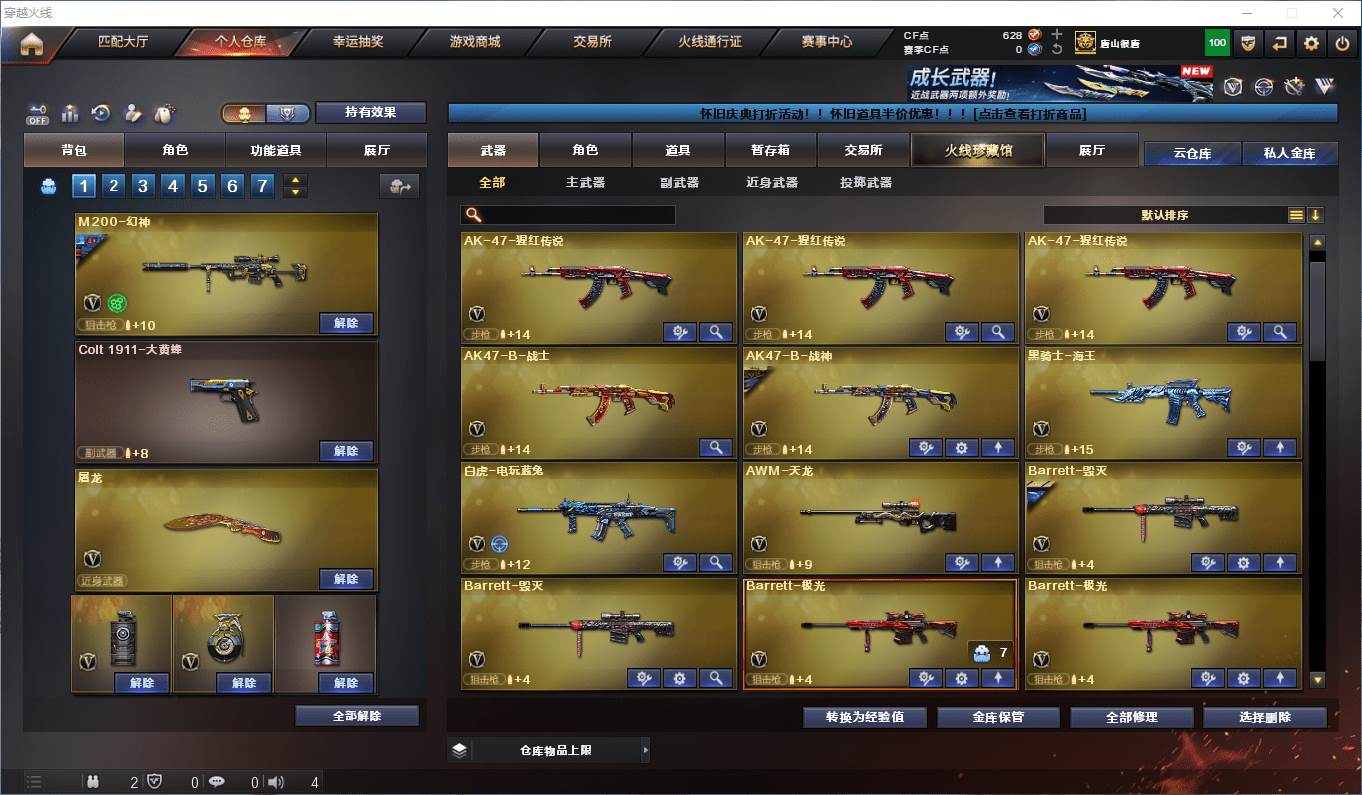
Task: Close the game window
Action: [x=1338, y=13]
